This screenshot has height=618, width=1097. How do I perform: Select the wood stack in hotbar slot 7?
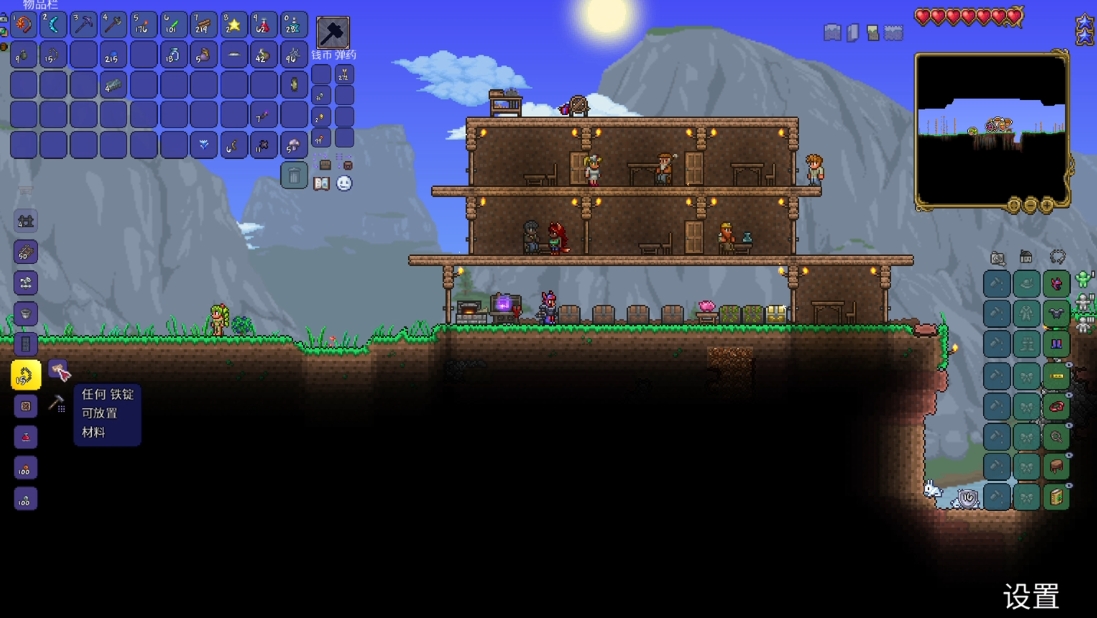click(203, 24)
